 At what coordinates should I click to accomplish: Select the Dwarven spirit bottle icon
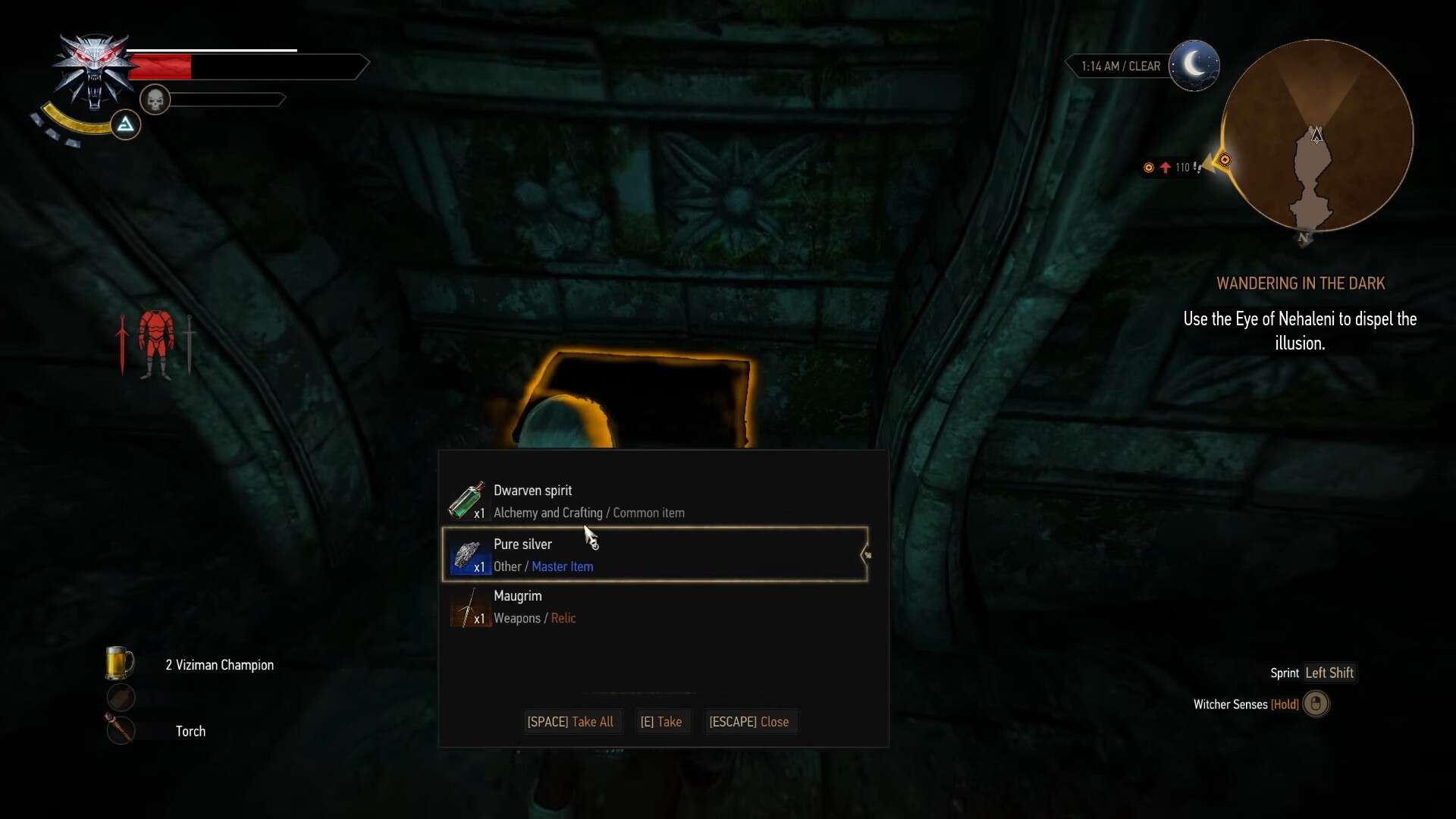pyautogui.click(x=466, y=500)
